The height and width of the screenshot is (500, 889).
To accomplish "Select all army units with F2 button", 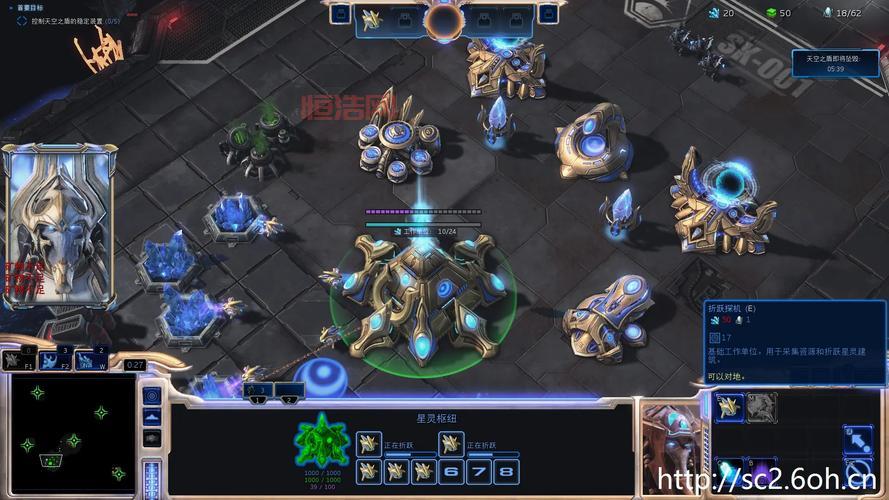I will (x=58, y=360).
